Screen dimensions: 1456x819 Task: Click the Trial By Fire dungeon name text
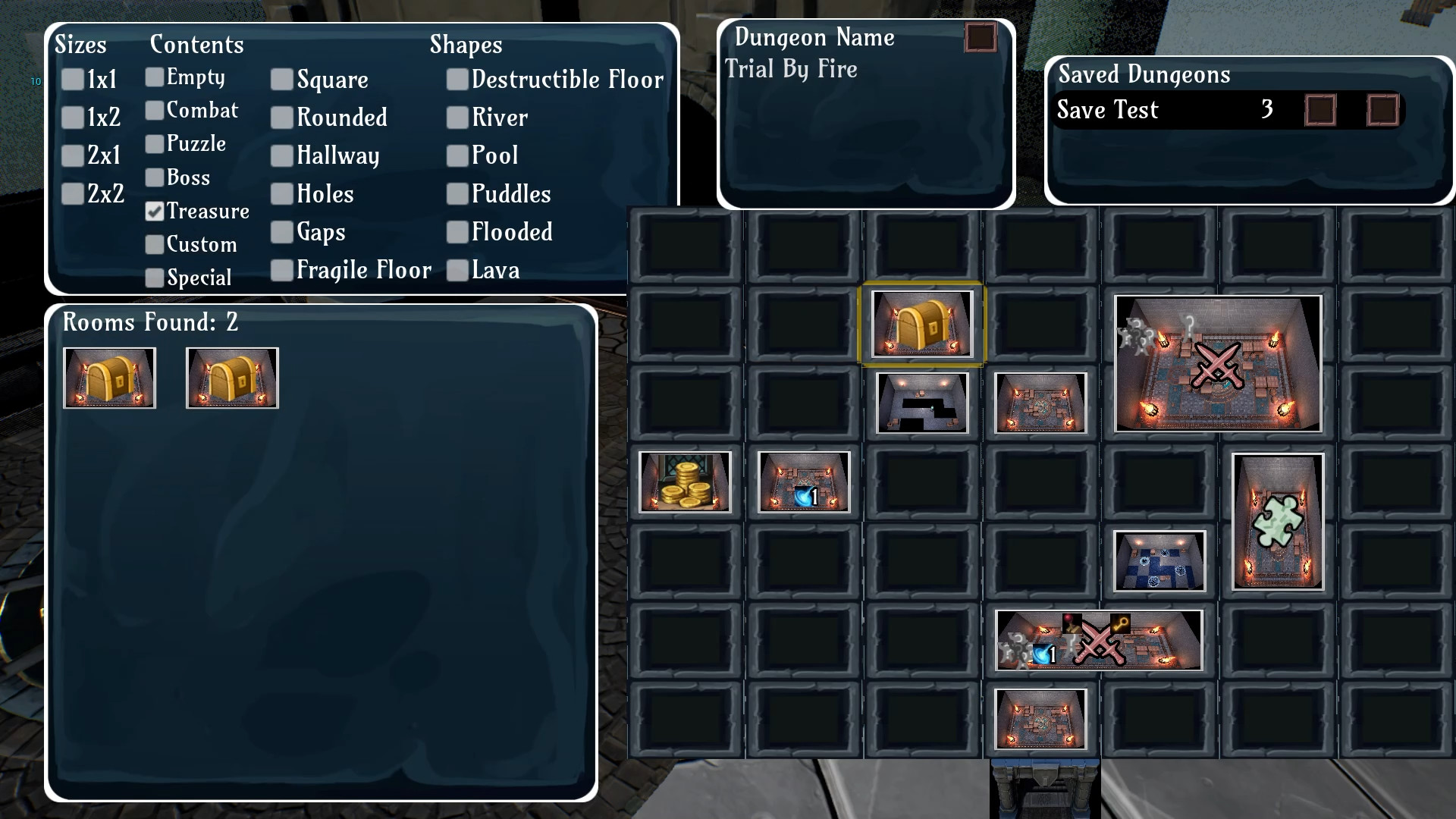click(x=790, y=70)
